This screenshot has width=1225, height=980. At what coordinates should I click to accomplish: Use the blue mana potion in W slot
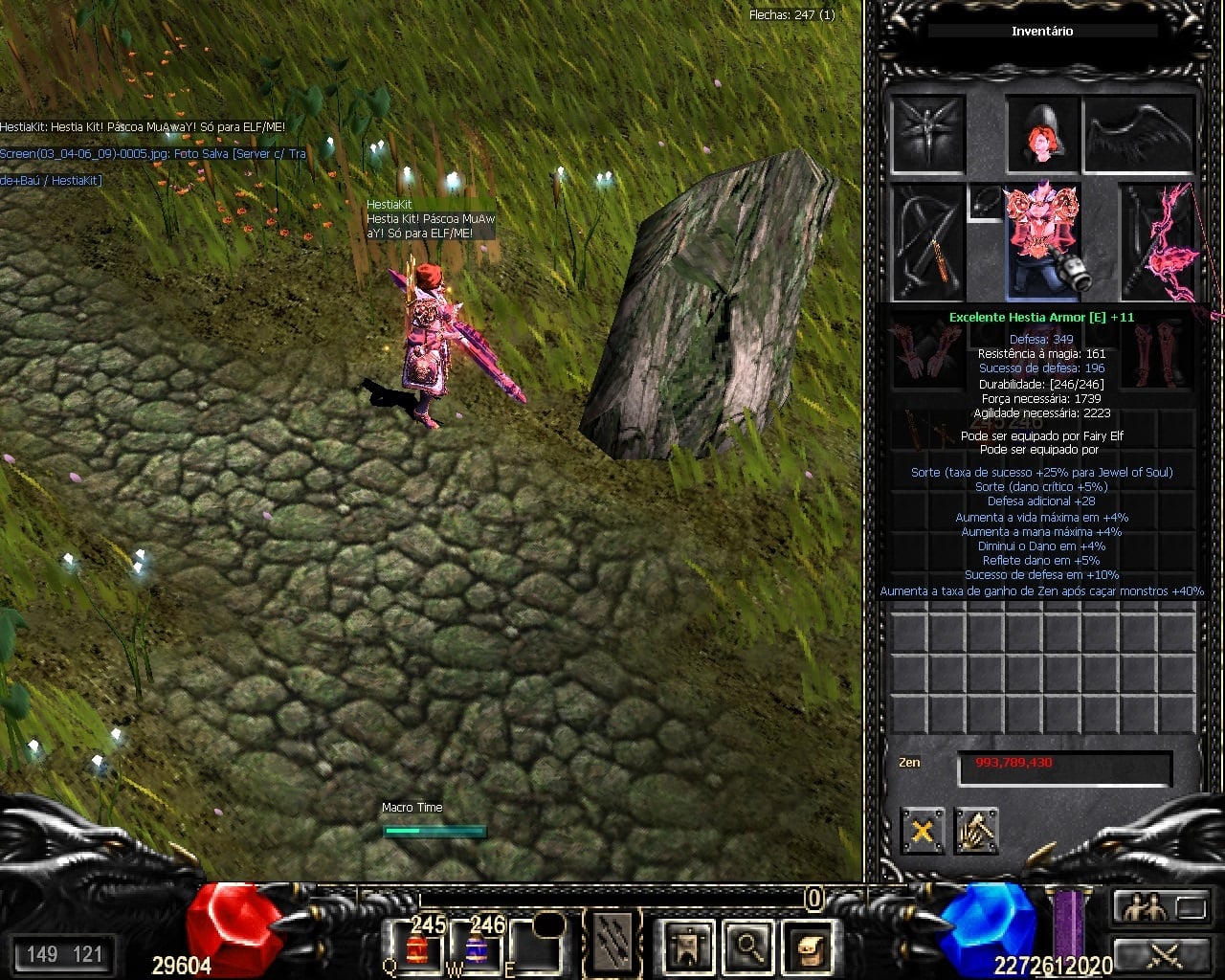[476, 947]
